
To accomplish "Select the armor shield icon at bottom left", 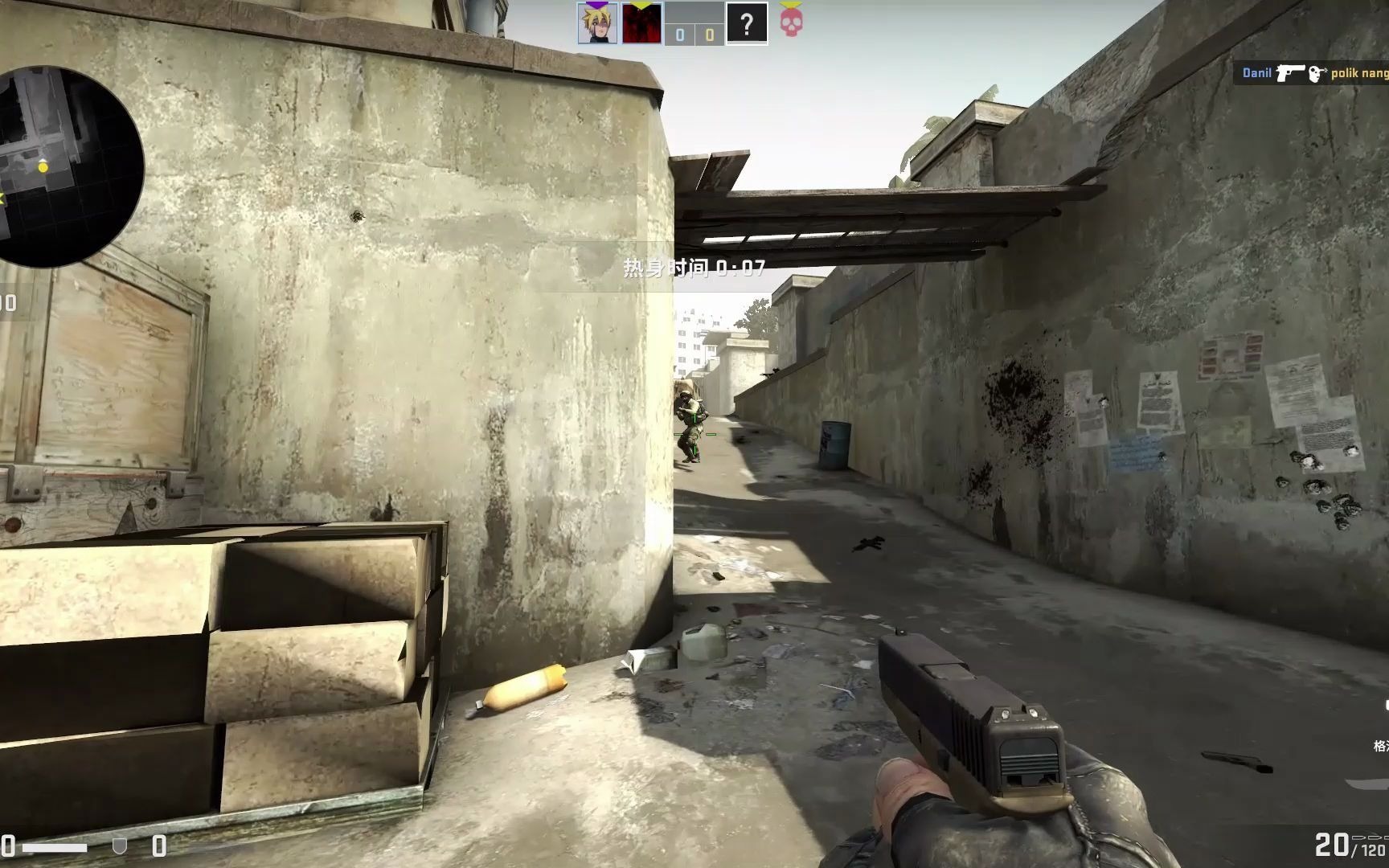I will point(120,846).
